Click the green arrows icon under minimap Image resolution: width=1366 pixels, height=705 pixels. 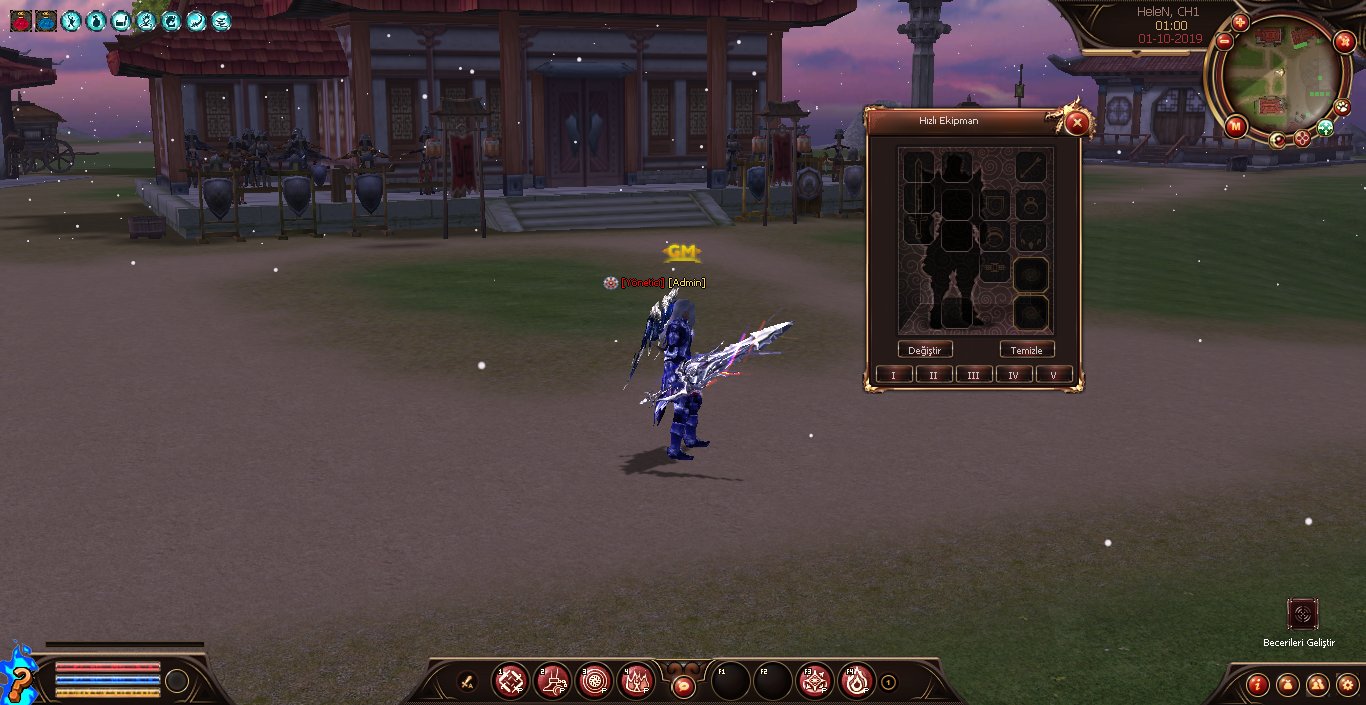(x=1325, y=128)
